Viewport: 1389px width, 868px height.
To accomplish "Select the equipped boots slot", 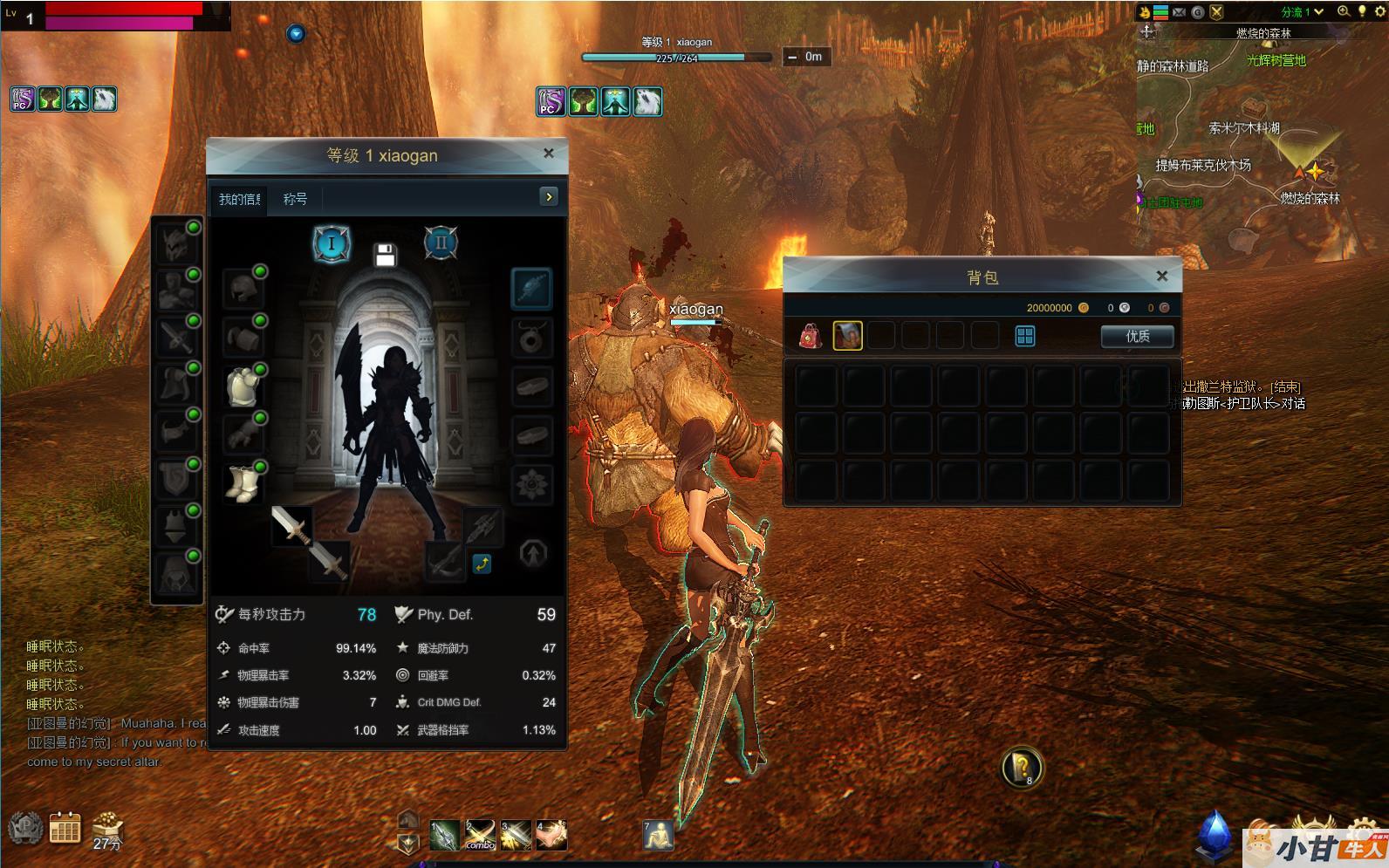I will pyautogui.click(x=243, y=482).
